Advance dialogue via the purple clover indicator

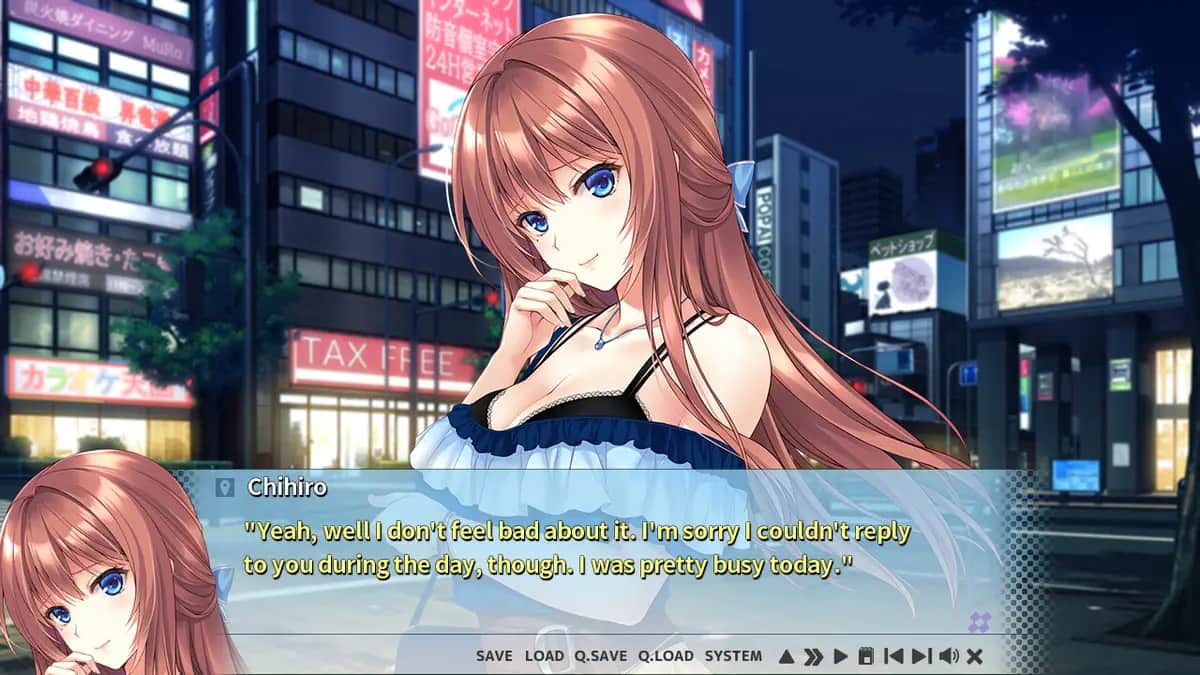tap(979, 622)
